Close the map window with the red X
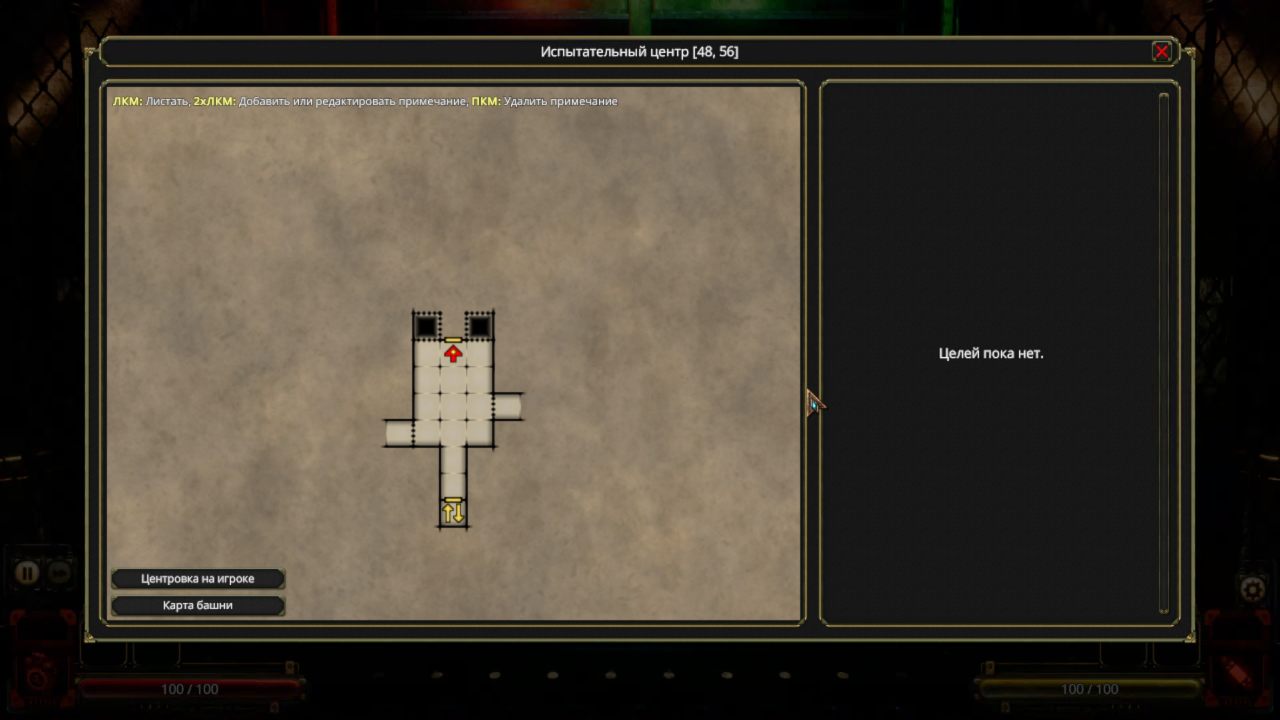The width and height of the screenshot is (1280, 720). (1161, 52)
